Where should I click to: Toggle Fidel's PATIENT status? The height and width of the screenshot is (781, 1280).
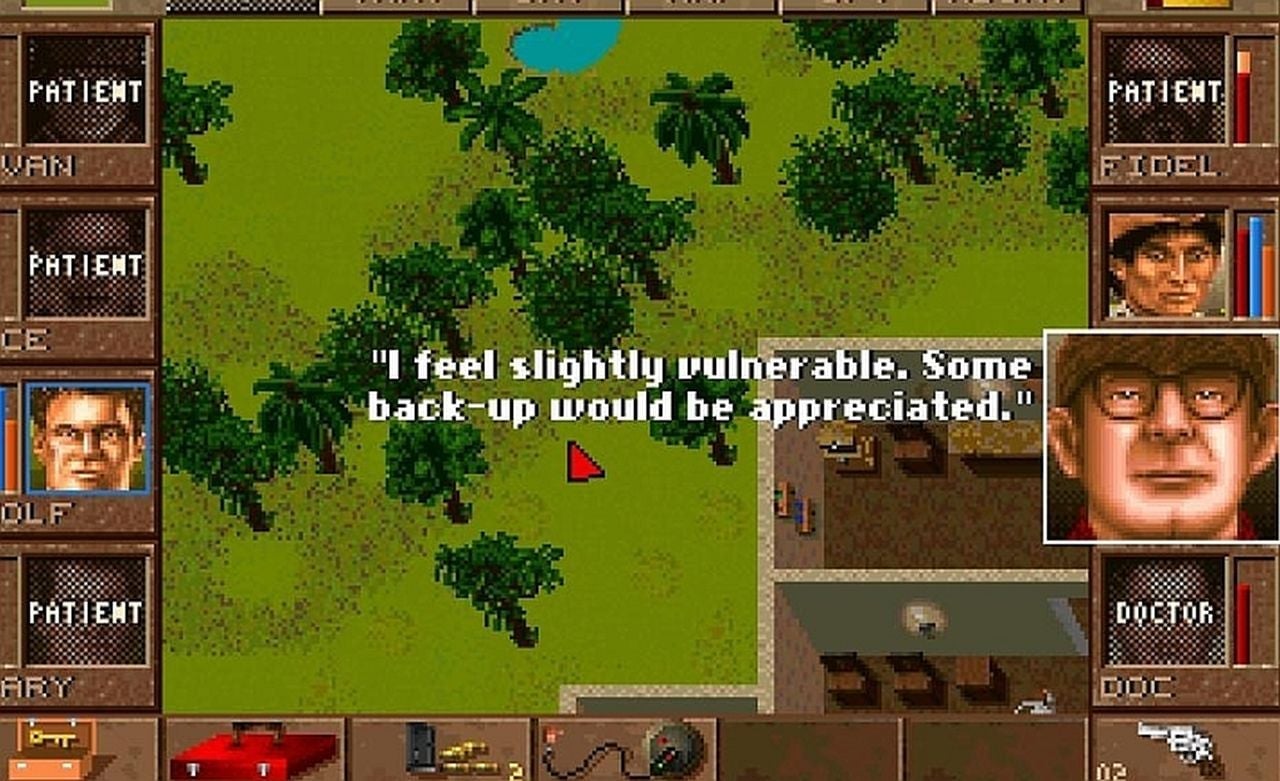1164,92
